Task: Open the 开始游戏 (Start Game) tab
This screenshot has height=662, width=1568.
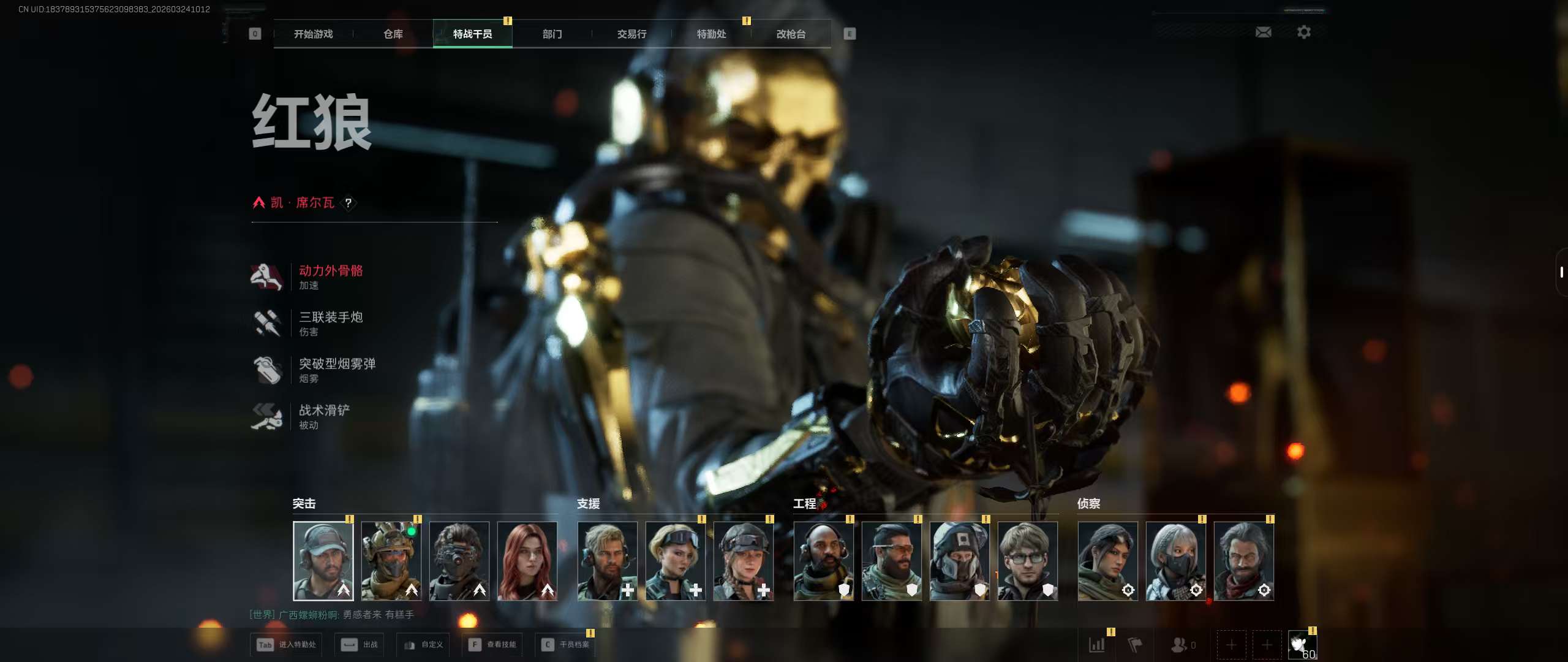Action: pos(313,34)
